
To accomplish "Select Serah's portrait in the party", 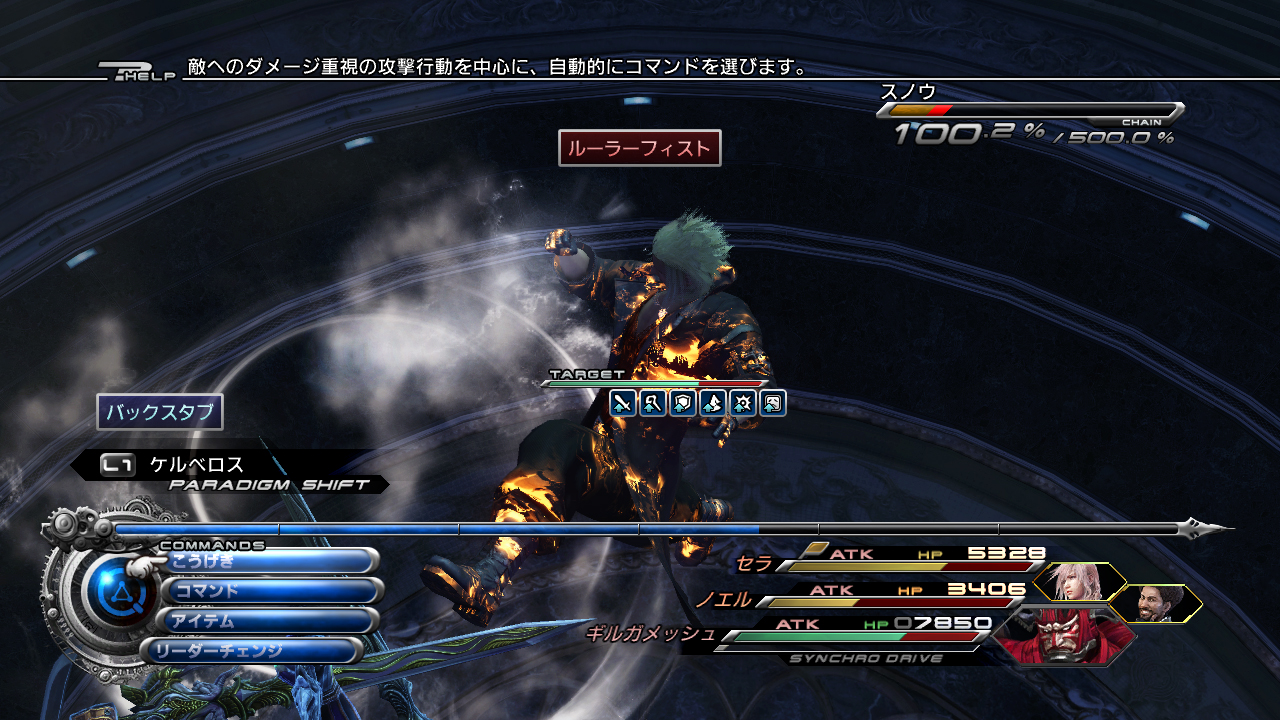I will [1078, 581].
